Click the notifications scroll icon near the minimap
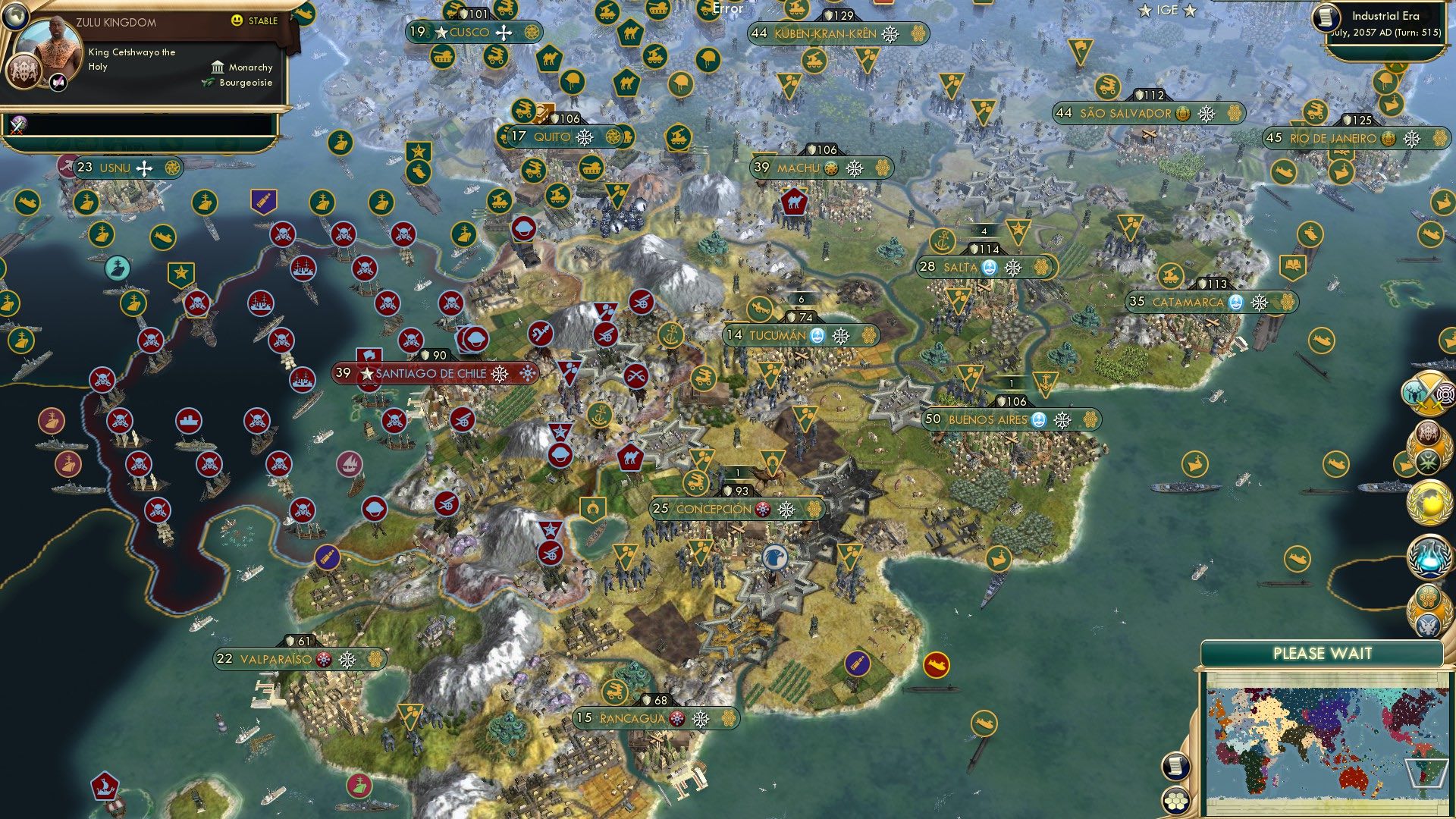Viewport: 1456px width, 819px height. point(1176,767)
